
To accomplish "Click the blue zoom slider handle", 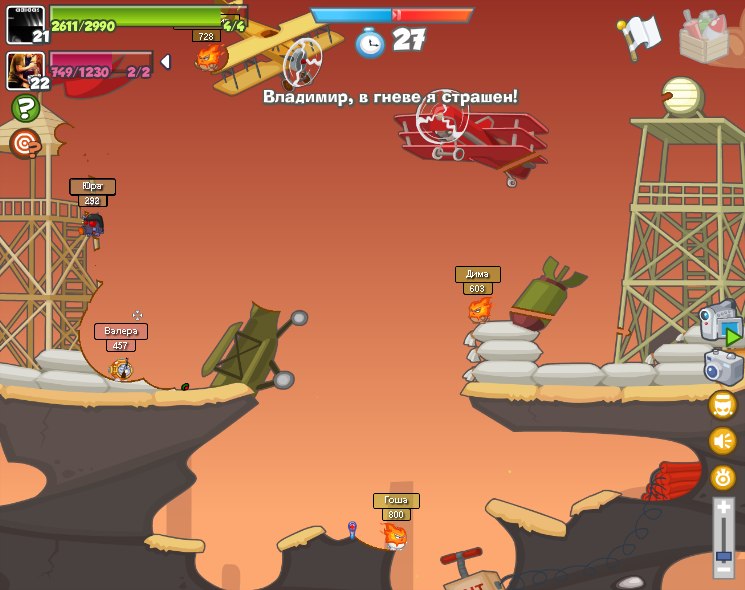I will [x=723, y=554].
